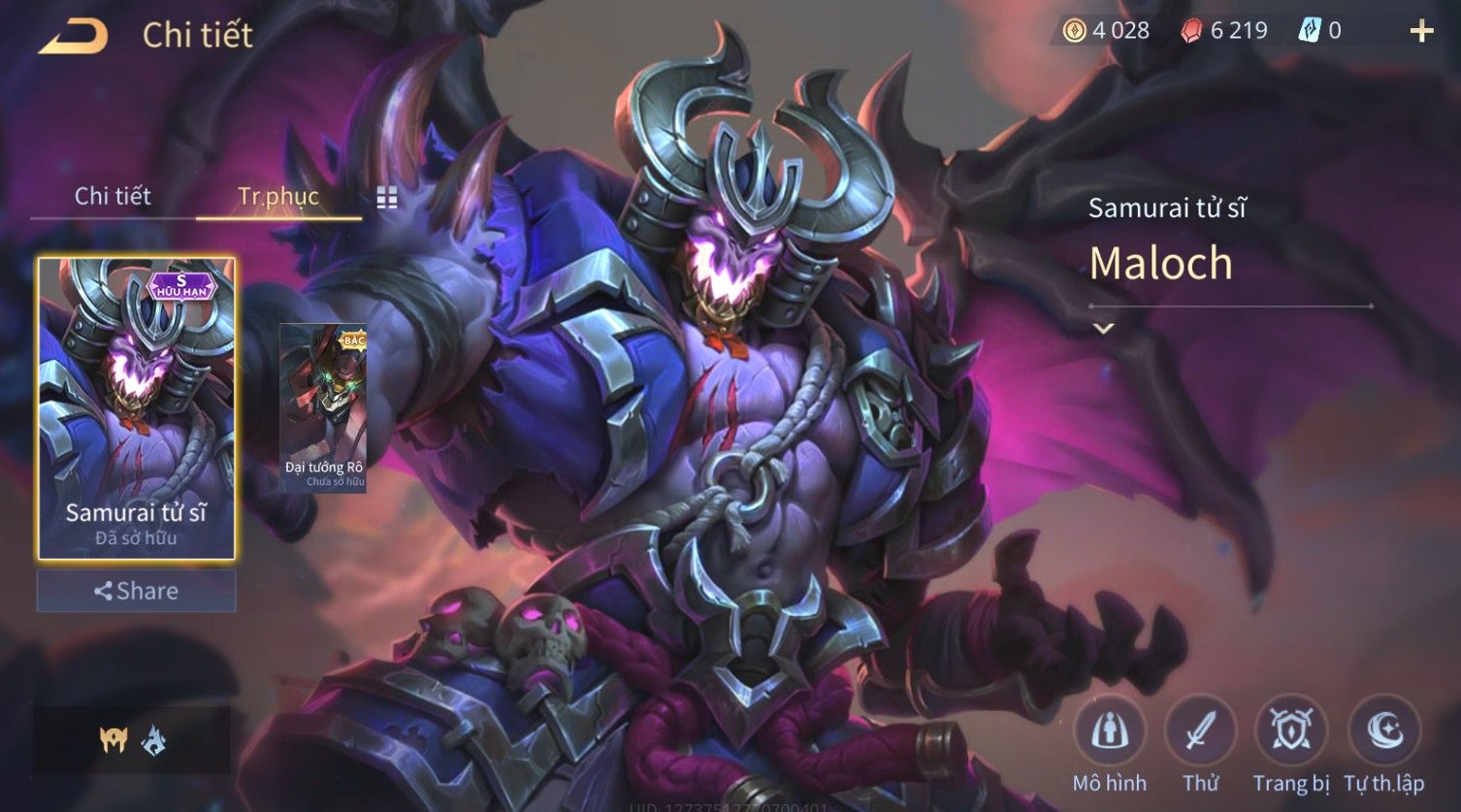The height and width of the screenshot is (812, 1461).
Task: Expand the Maloch details arrow
Action: (x=1103, y=329)
